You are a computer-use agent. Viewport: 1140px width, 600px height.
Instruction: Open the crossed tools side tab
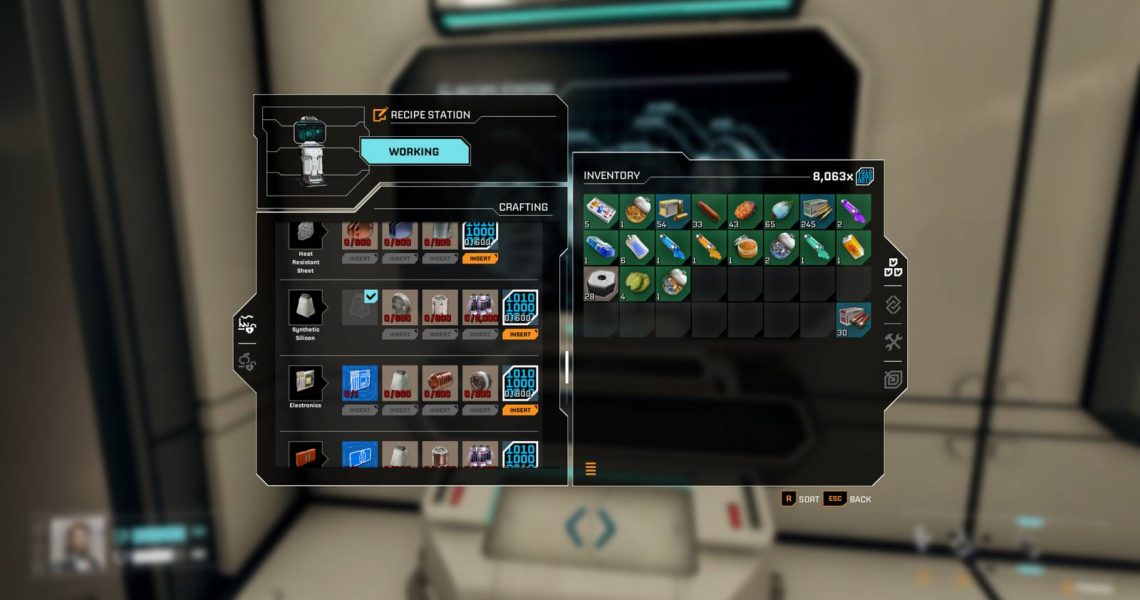point(893,342)
